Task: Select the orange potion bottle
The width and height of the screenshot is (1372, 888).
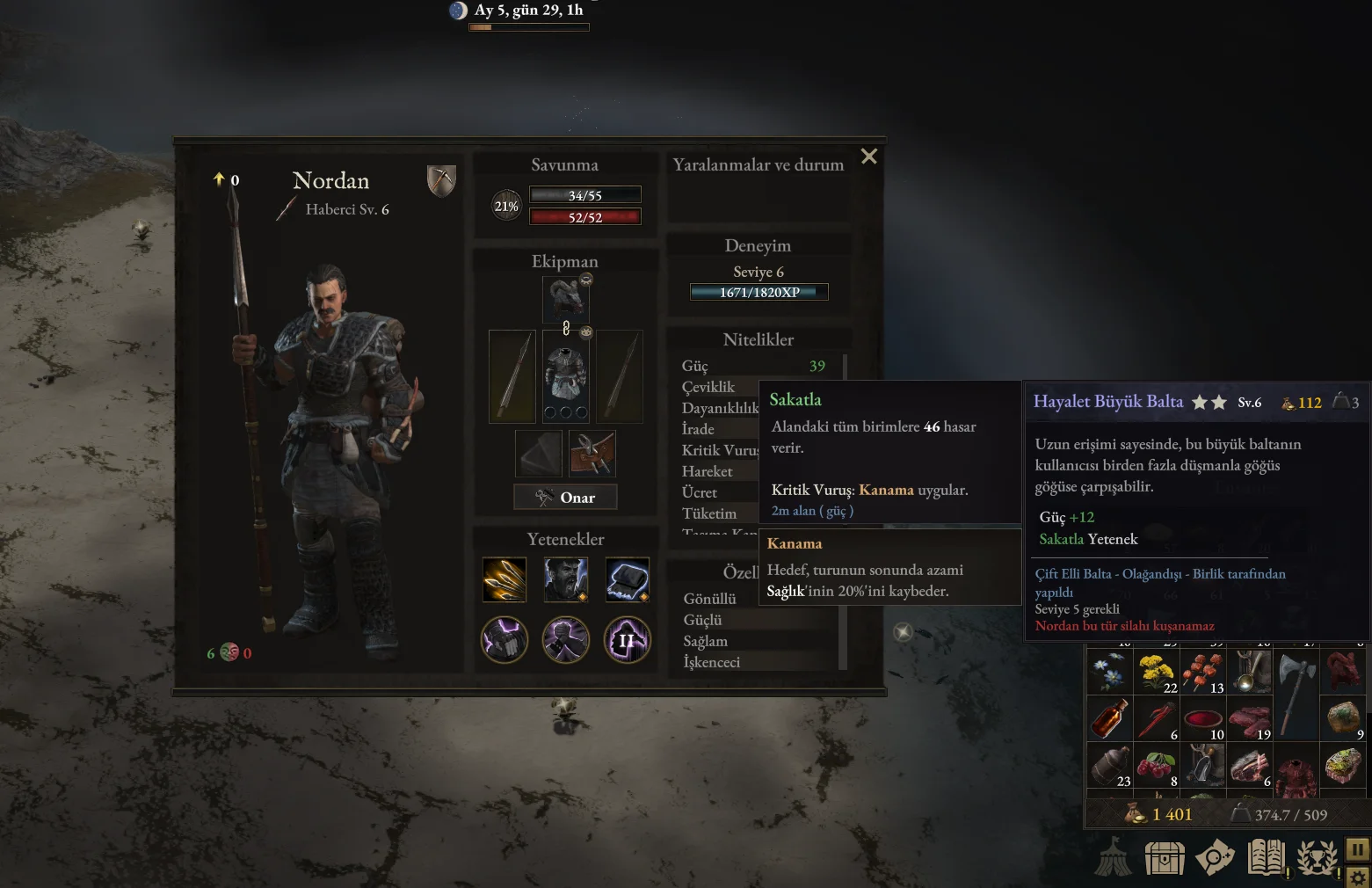Action: 1110,718
